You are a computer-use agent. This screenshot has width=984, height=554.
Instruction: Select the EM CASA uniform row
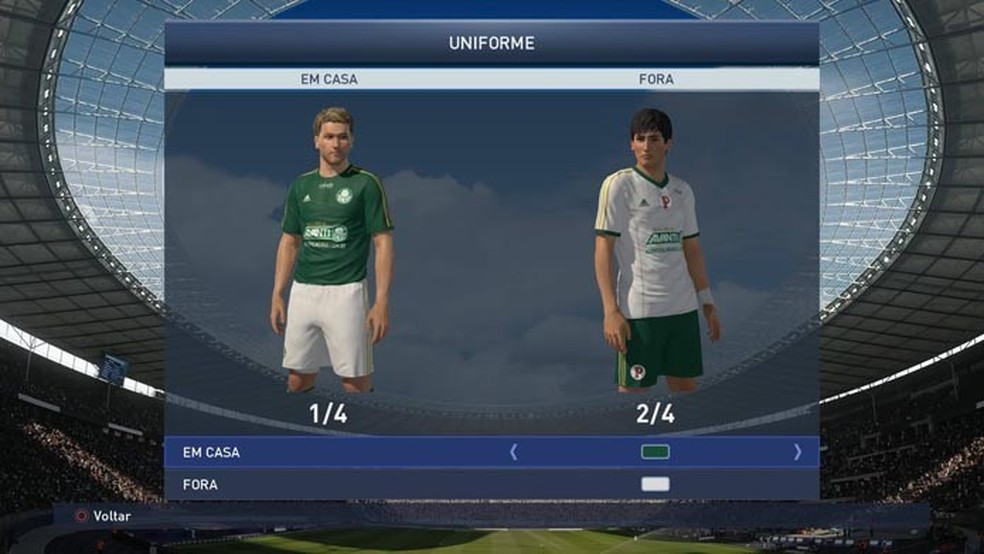coord(300,452)
